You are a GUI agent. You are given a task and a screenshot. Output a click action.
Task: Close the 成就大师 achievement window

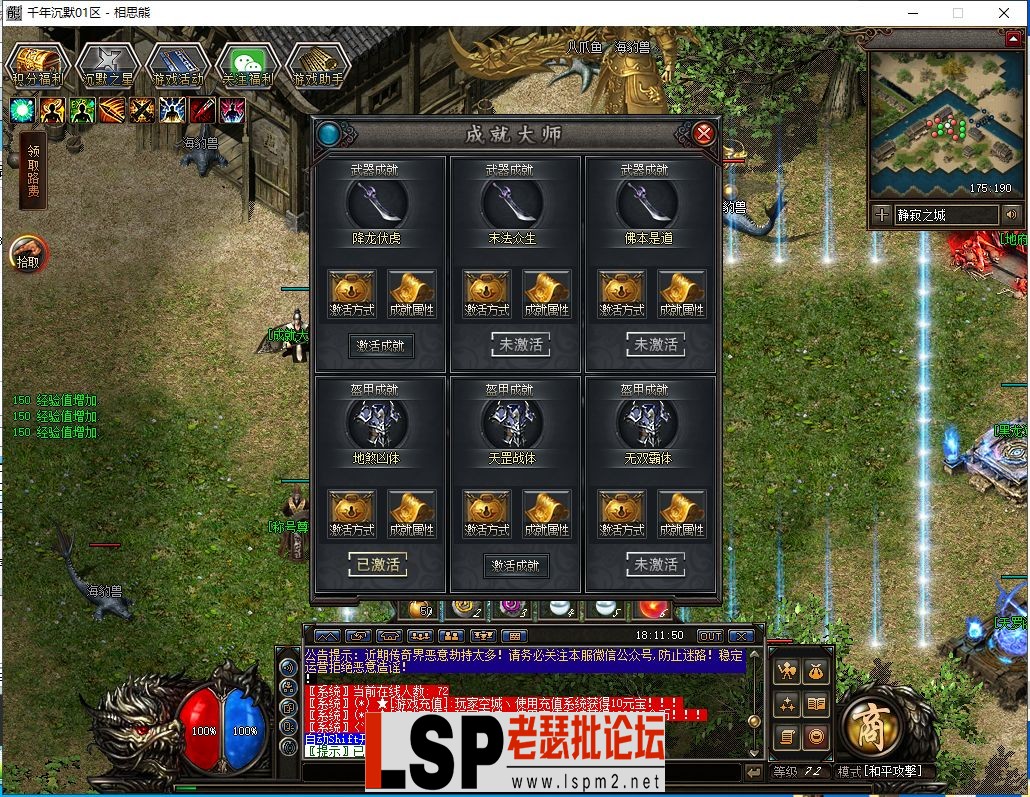point(704,134)
